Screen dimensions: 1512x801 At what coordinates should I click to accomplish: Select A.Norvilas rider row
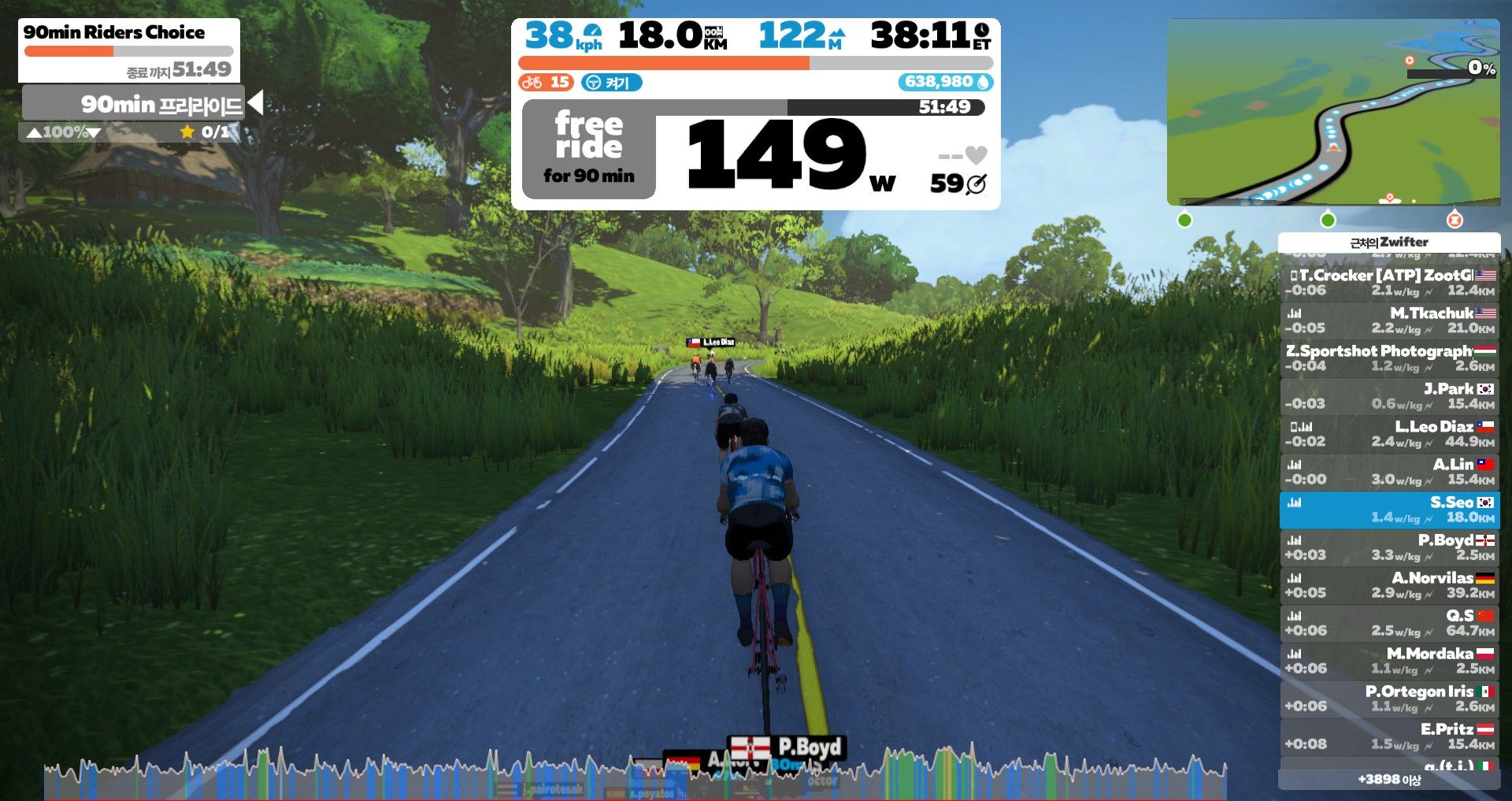click(1389, 585)
